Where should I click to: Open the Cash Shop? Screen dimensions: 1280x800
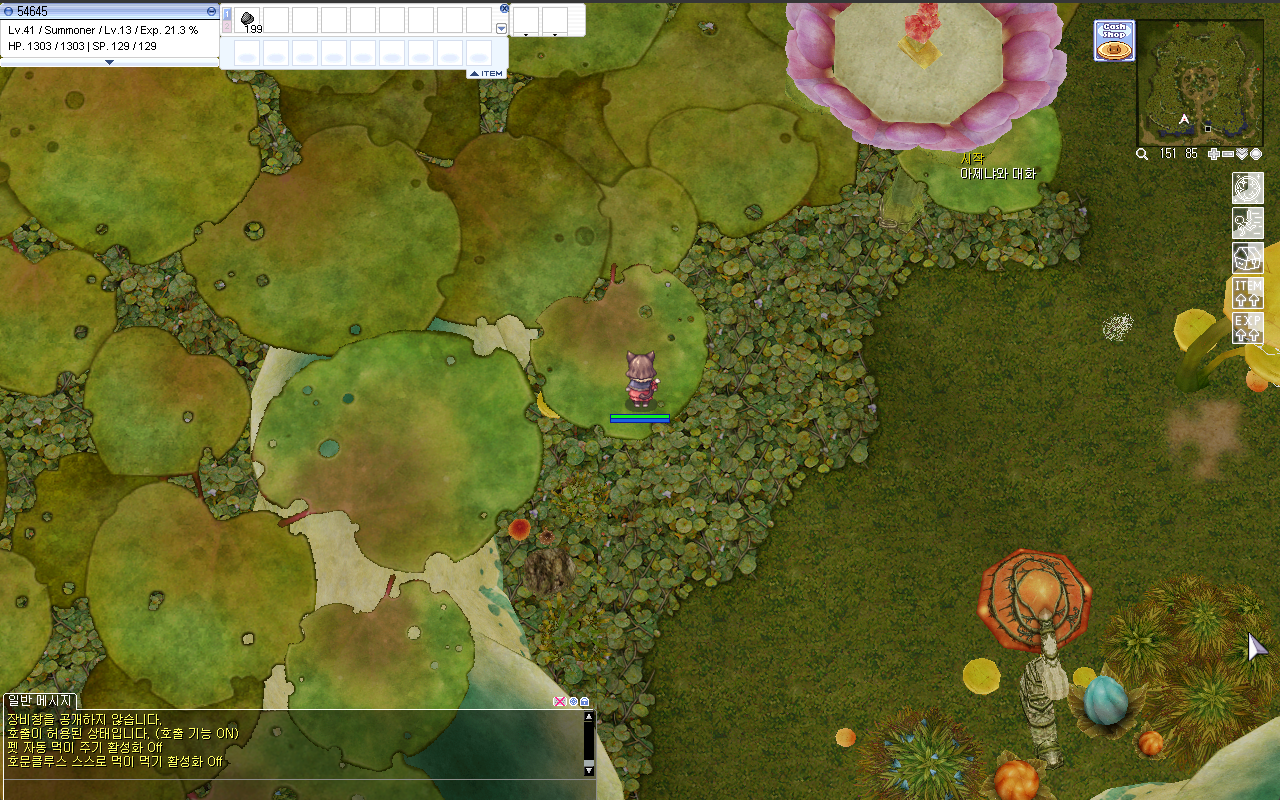point(1114,41)
